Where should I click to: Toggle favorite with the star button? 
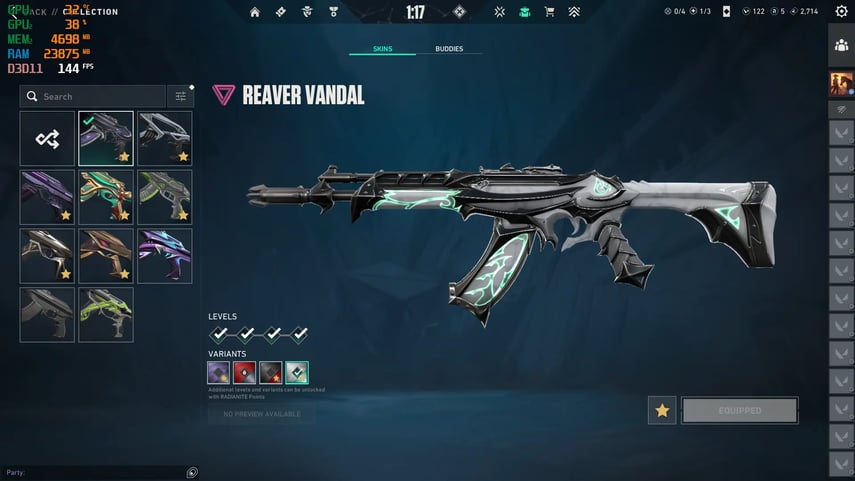[661, 410]
